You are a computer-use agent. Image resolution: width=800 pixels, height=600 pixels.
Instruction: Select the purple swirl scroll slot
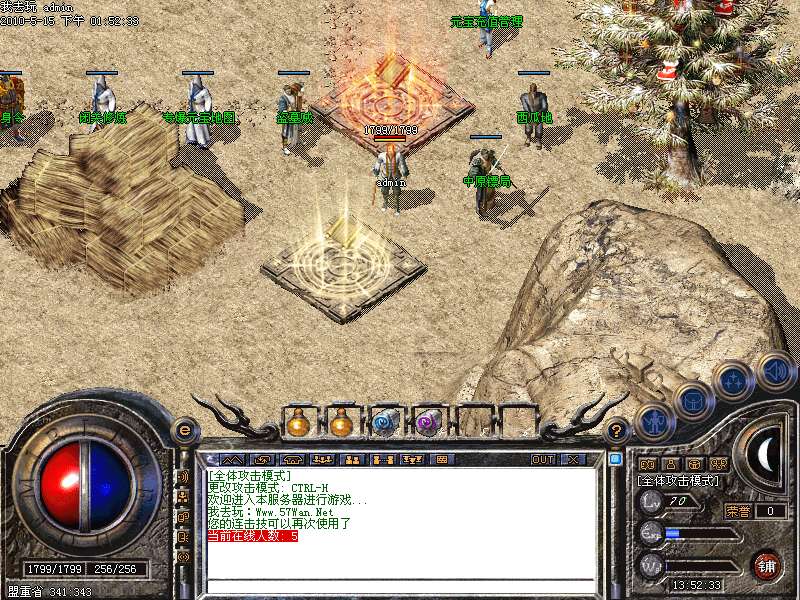click(428, 422)
